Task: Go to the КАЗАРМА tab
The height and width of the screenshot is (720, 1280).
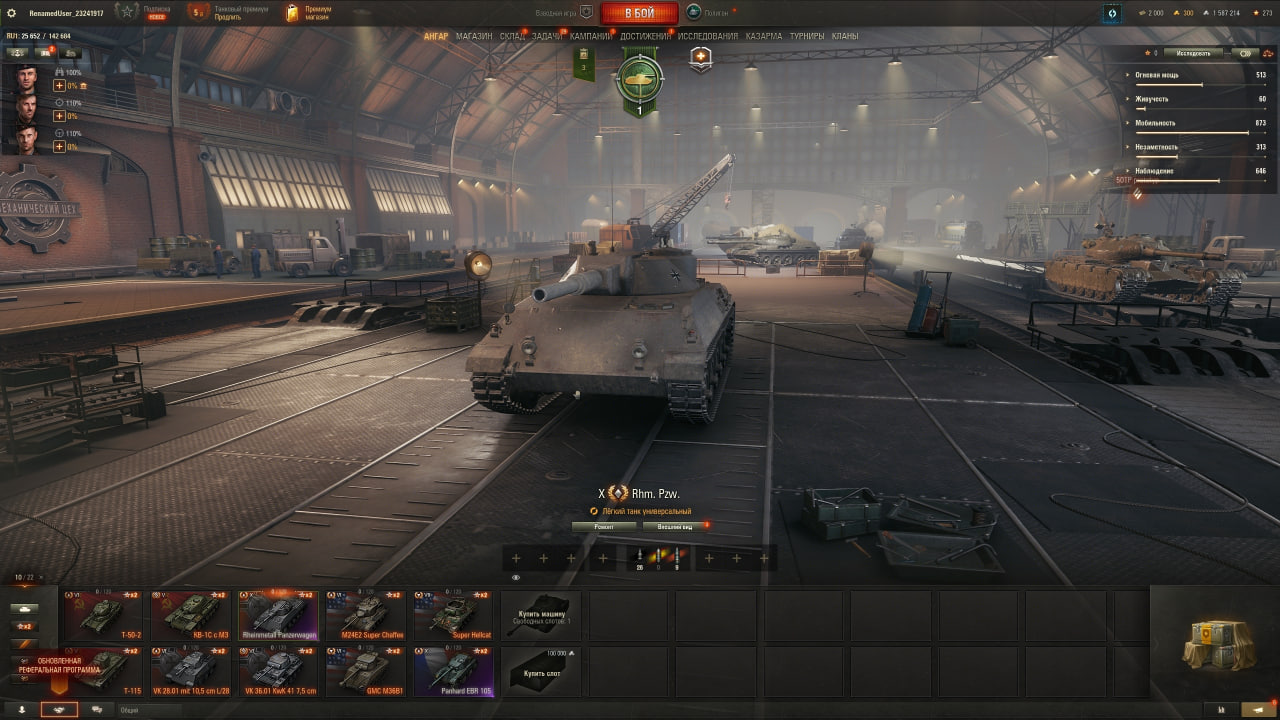Action: point(764,36)
